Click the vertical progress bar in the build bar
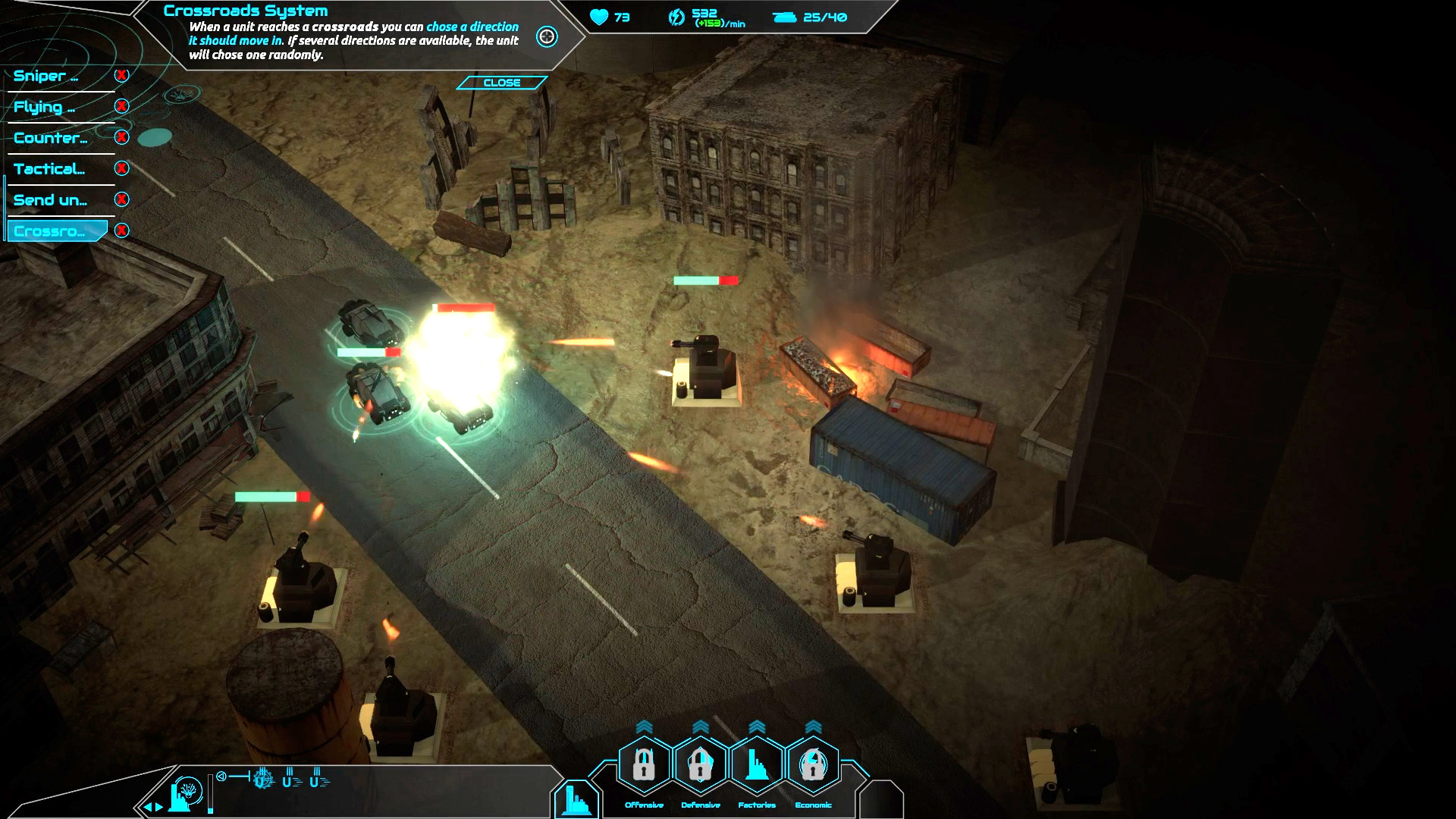1456x819 pixels. click(x=210, y=794)
